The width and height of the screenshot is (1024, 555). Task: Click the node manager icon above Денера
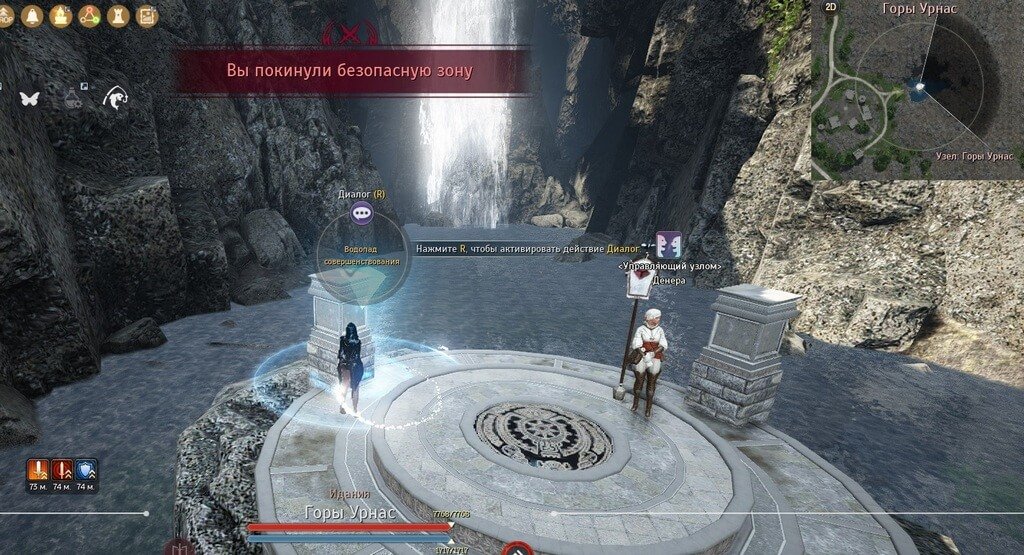click(x=669, y=244)
